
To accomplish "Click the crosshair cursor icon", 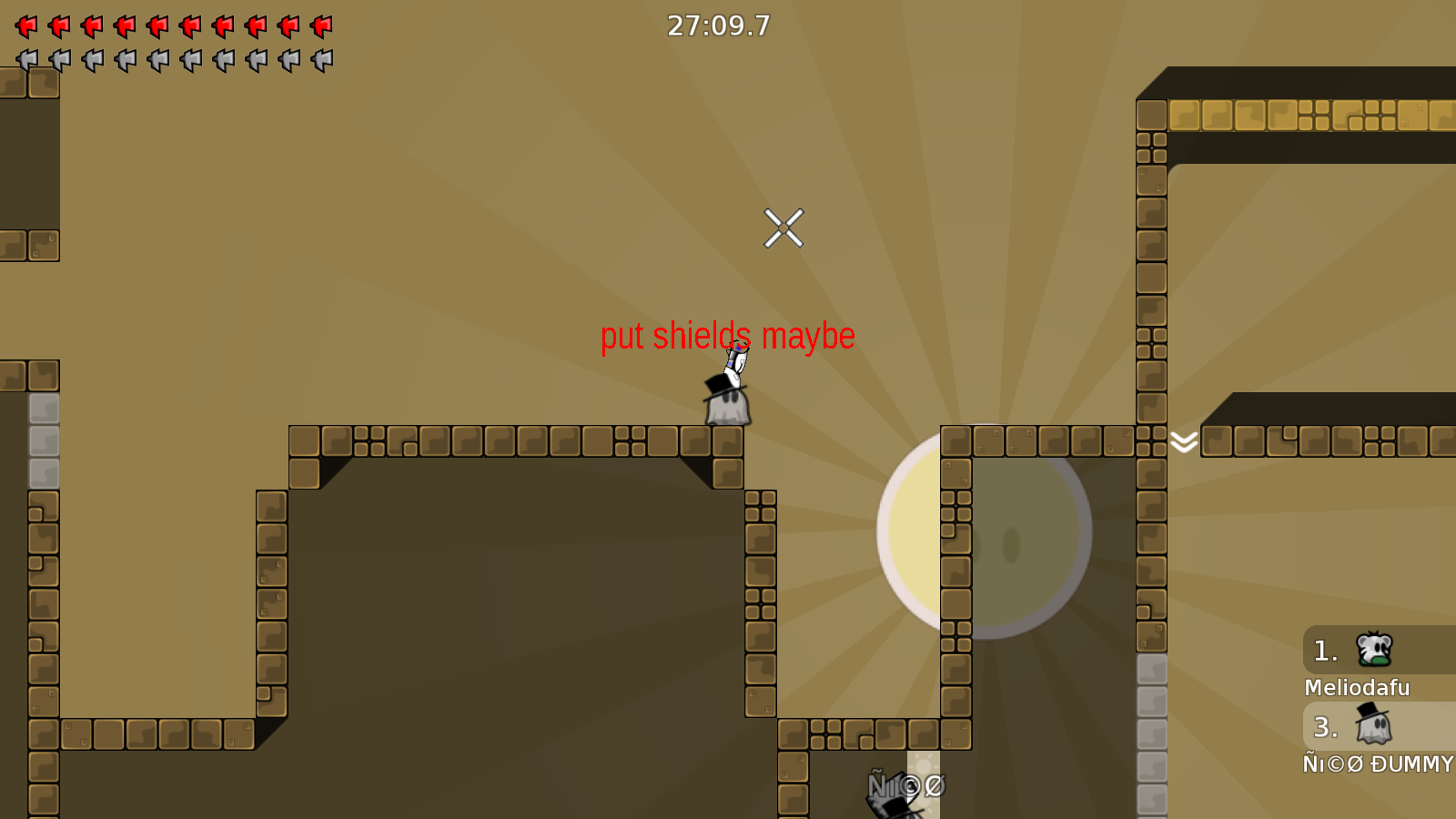I will tap(784, 229).
